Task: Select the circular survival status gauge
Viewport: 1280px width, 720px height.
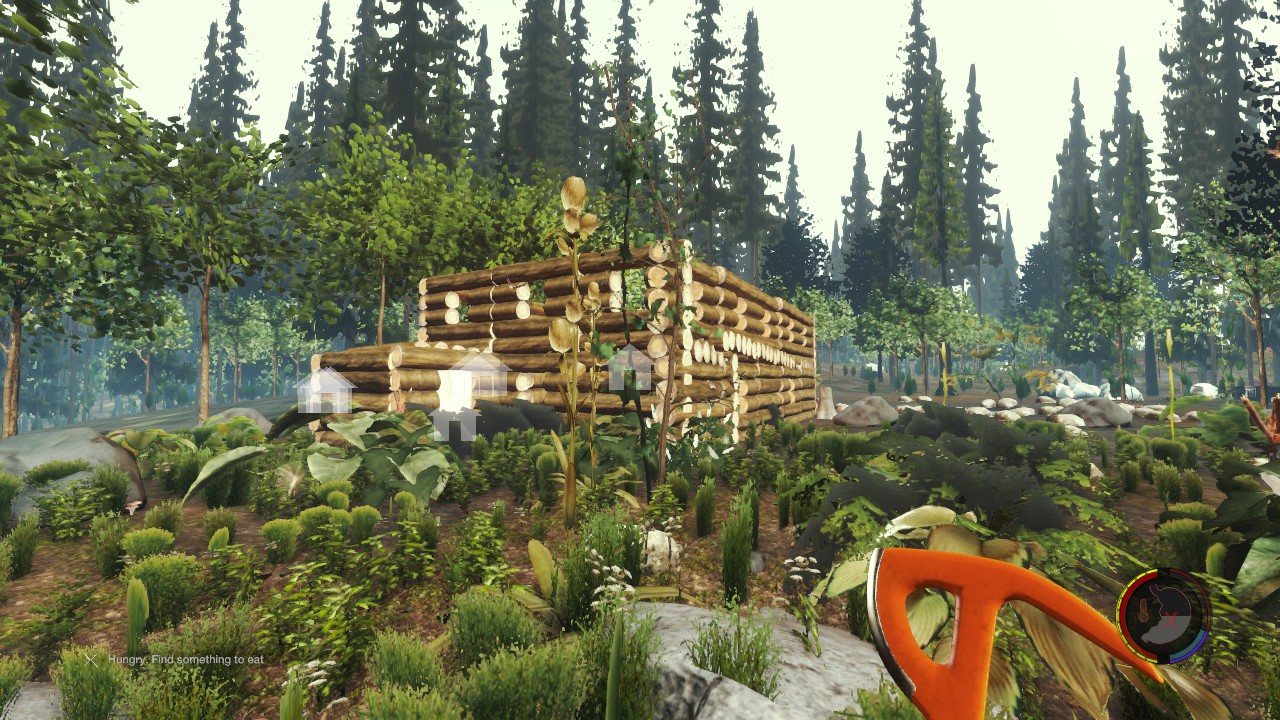Action: [1162, 616]
